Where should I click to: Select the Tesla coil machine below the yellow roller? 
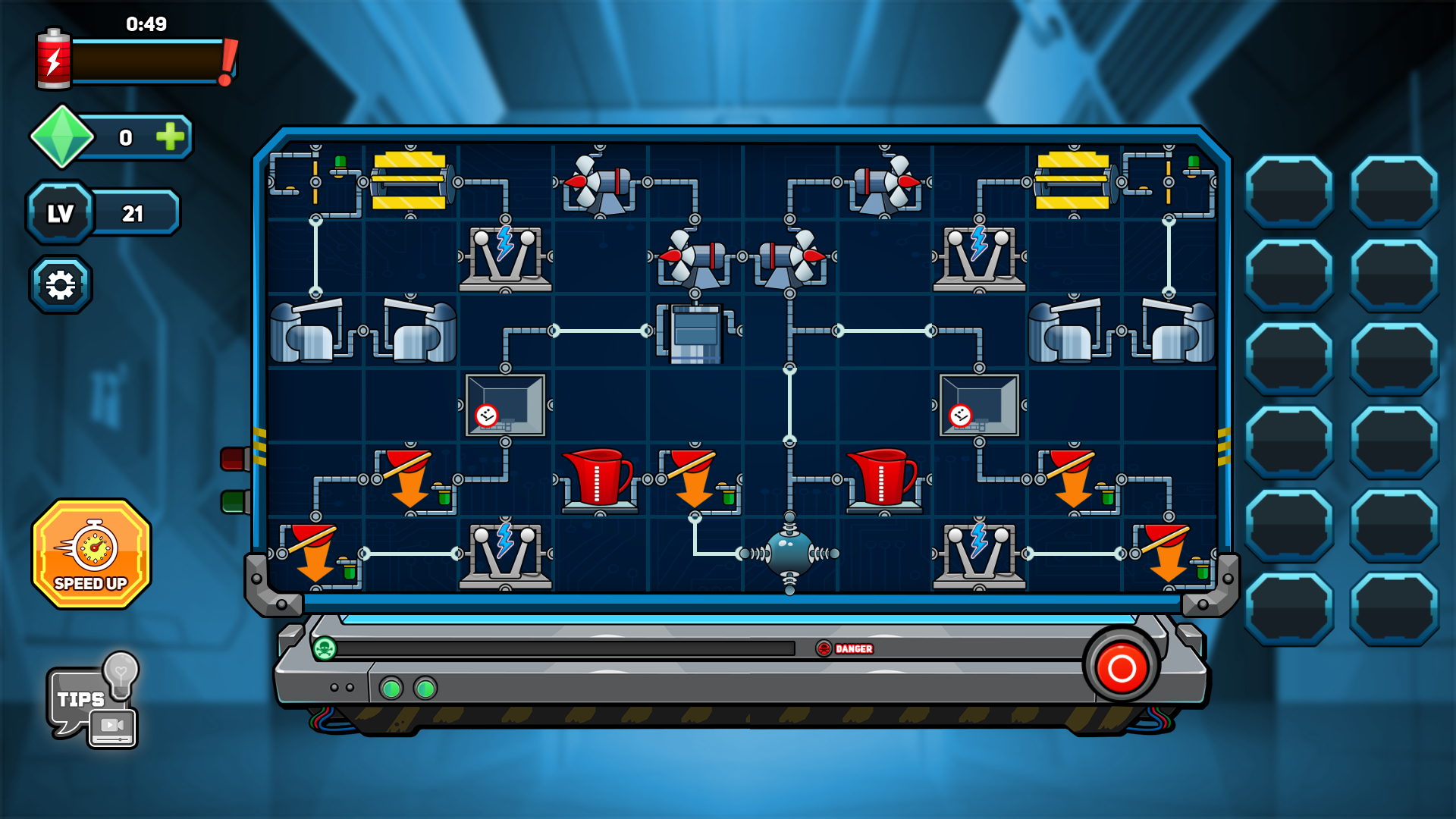(504, 262)
